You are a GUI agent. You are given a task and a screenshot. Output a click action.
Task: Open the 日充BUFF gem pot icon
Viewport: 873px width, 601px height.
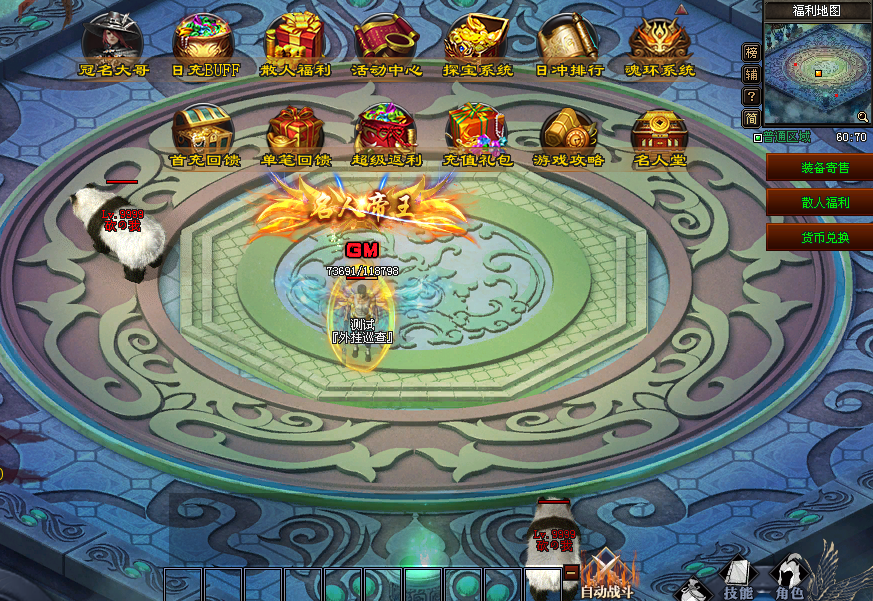(x=204, y=42)
